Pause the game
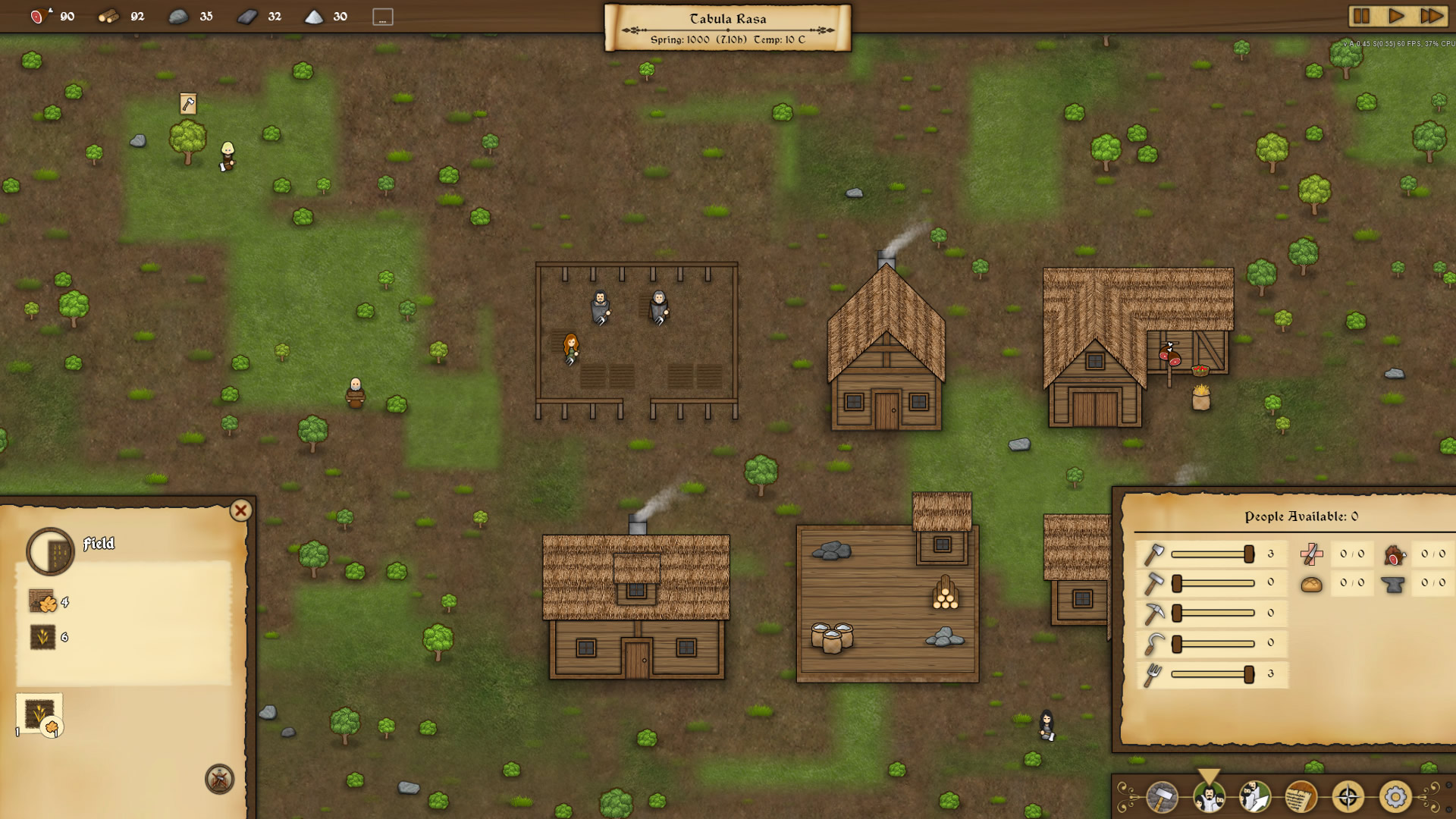 1361,16
